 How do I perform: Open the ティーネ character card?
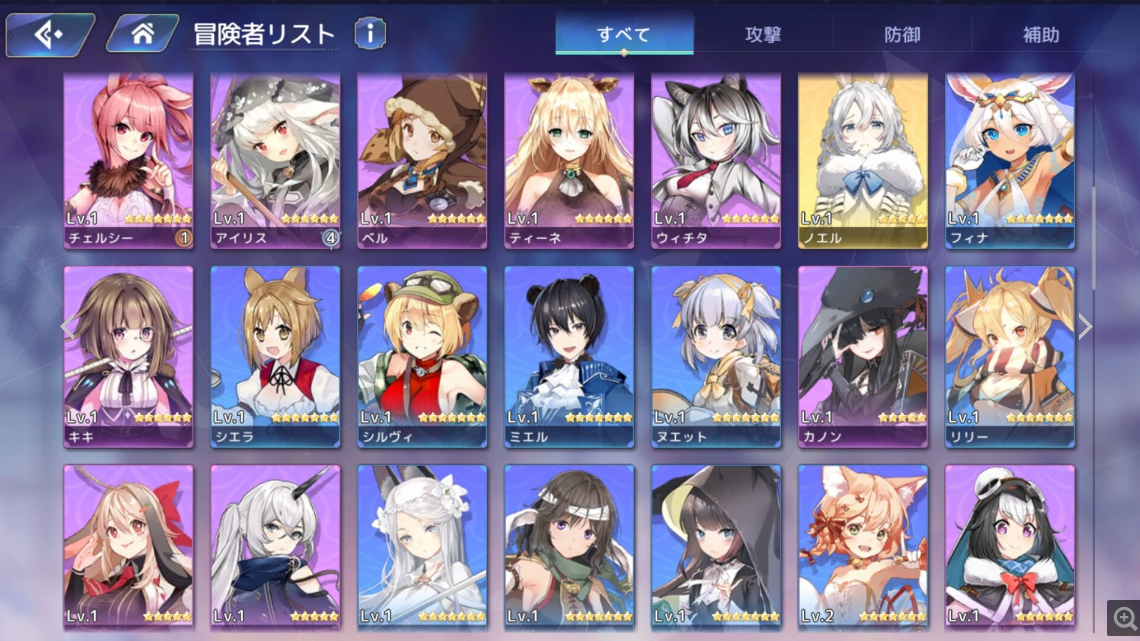click(x=569, y=160)
